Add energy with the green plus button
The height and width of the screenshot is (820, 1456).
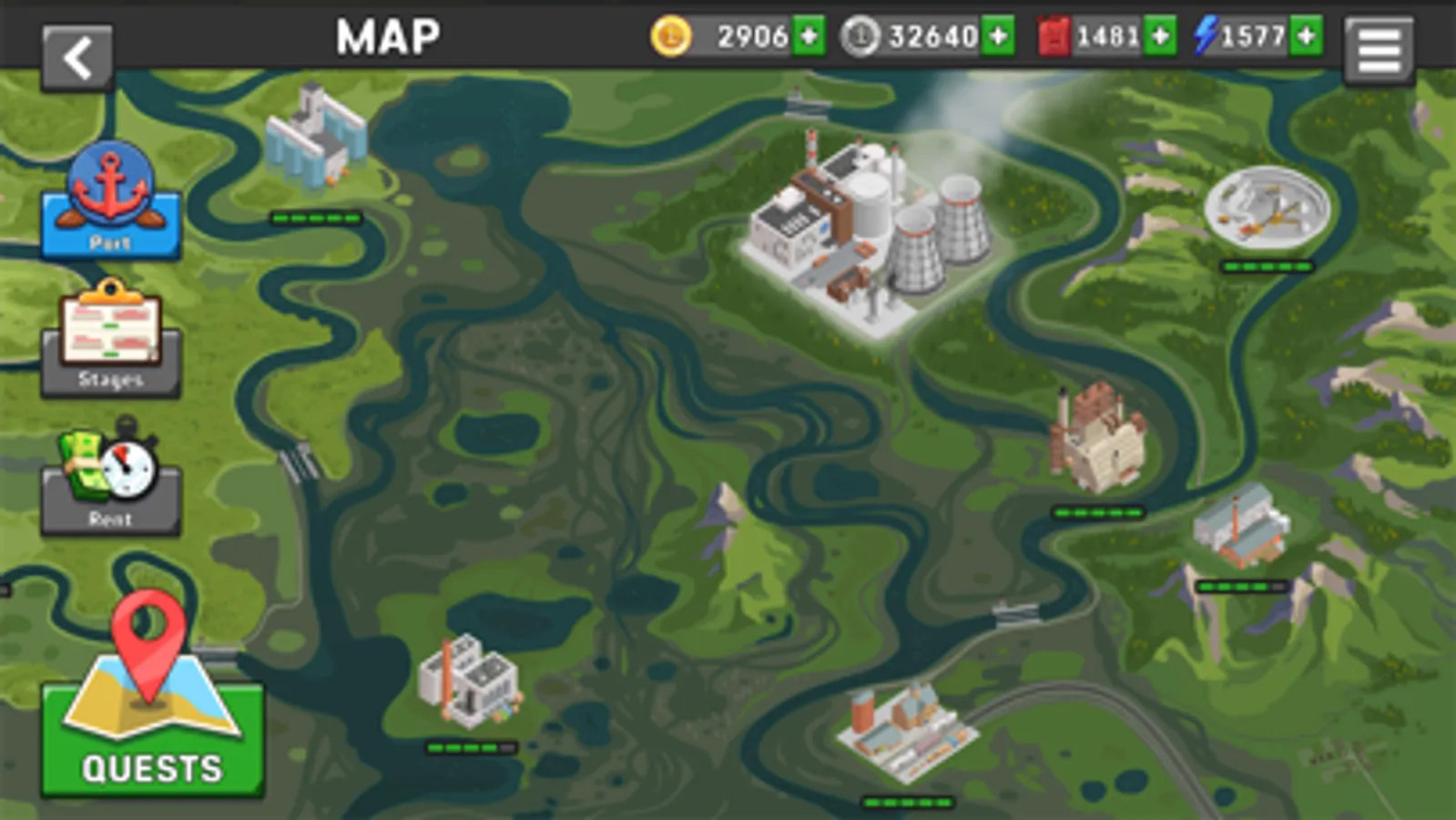click(1308, 36)
